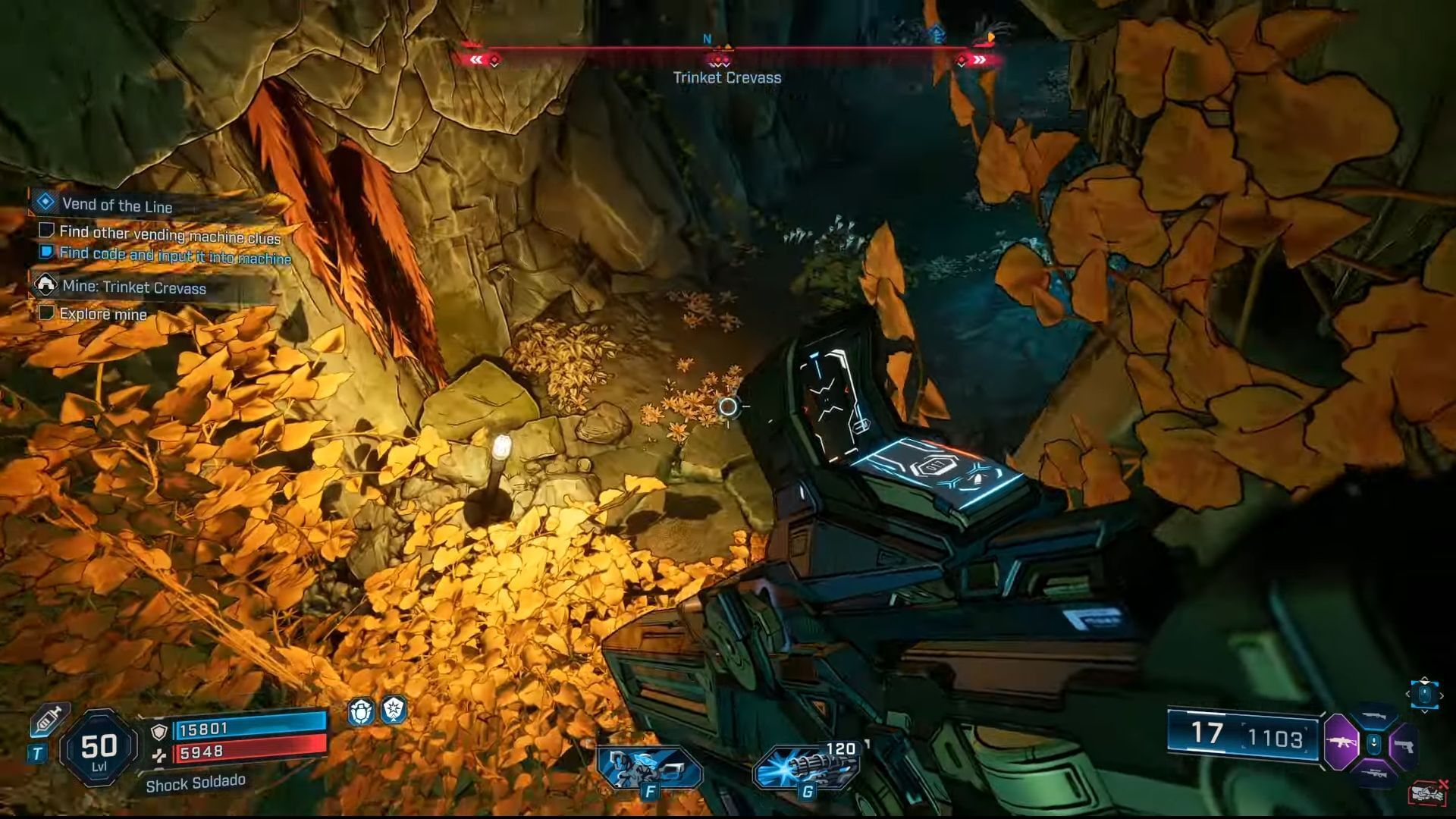Viewport: 1456px width, 819px height.
Task: Click the level 50 character badge
Action: [99, 748]
